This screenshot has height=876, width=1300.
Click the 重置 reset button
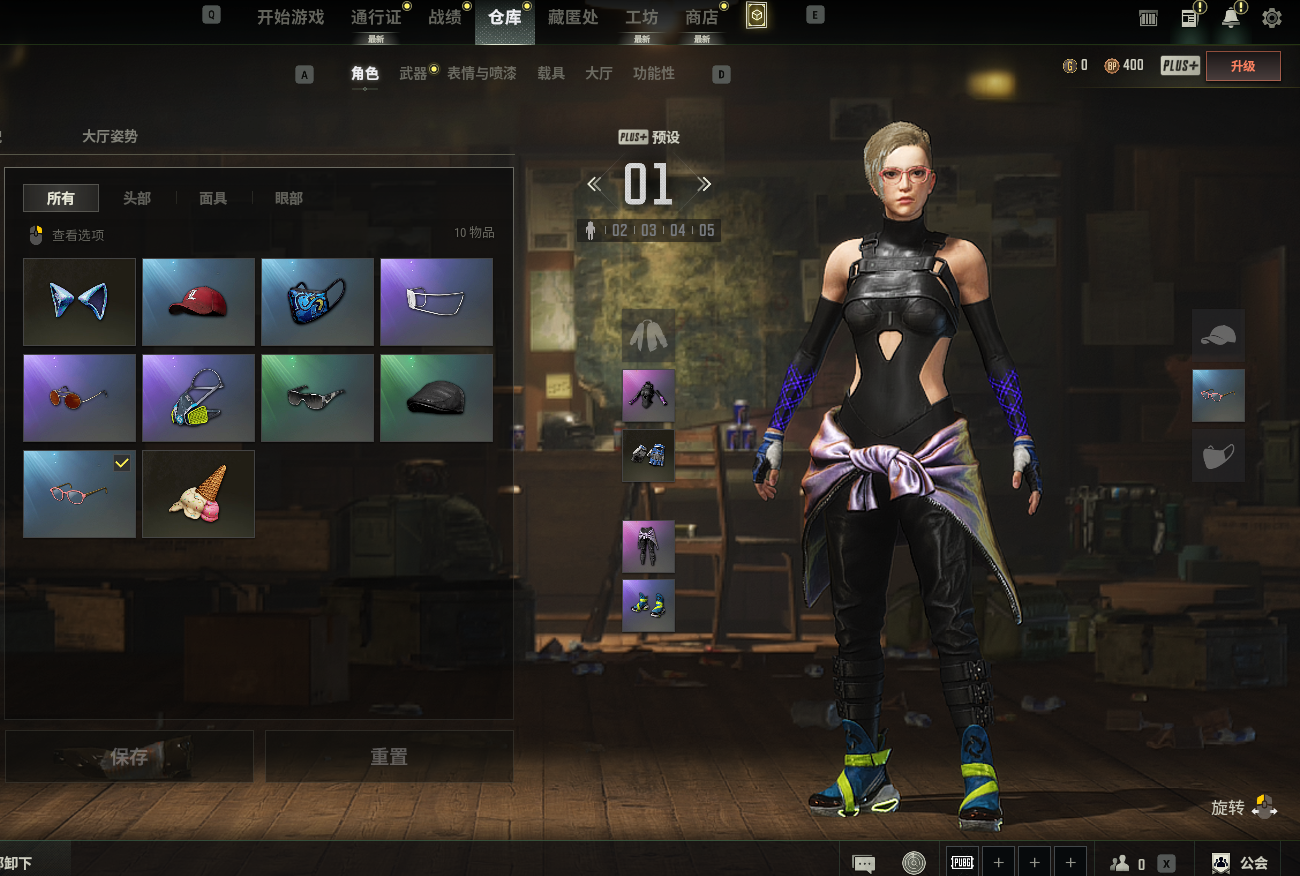tap(389, 757)
